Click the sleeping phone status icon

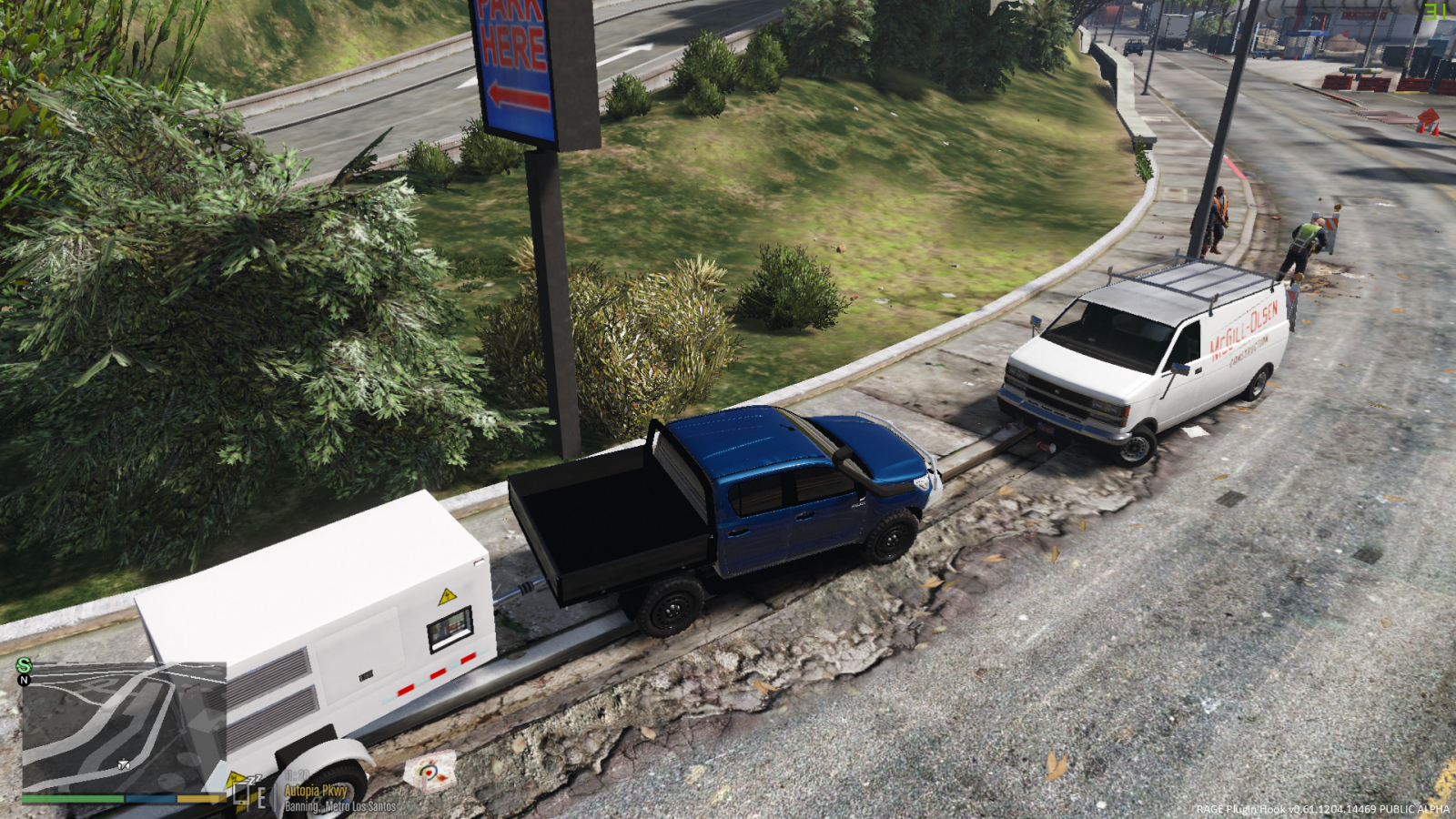246,794
